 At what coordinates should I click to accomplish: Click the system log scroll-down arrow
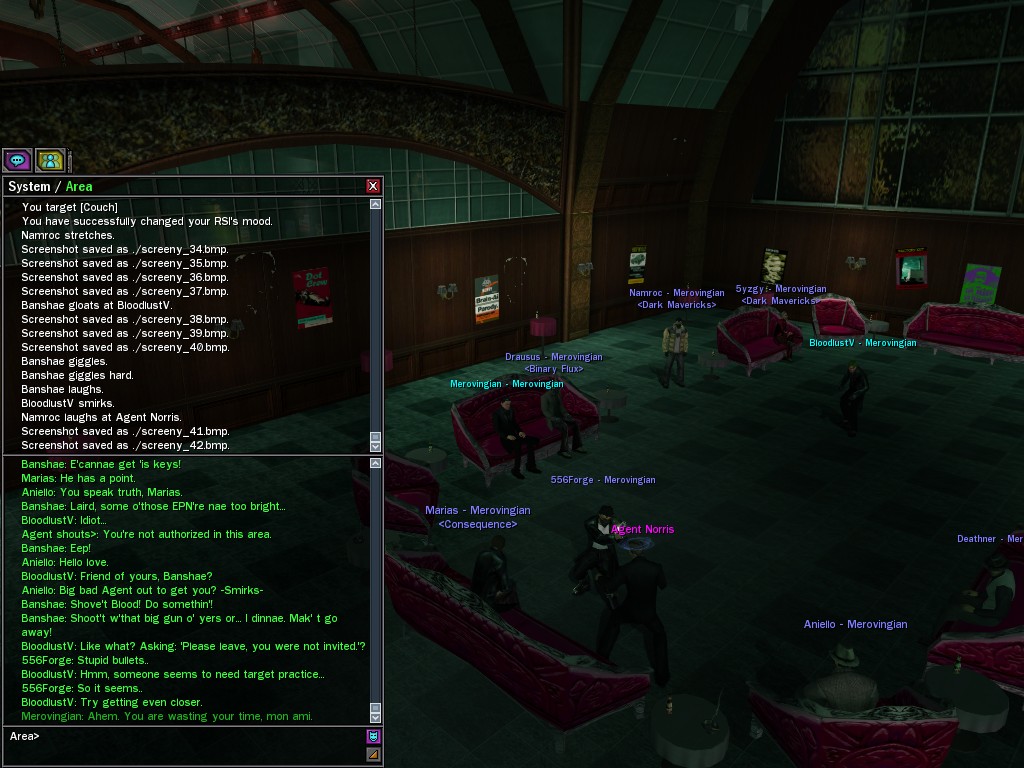(x=376, y=445)
